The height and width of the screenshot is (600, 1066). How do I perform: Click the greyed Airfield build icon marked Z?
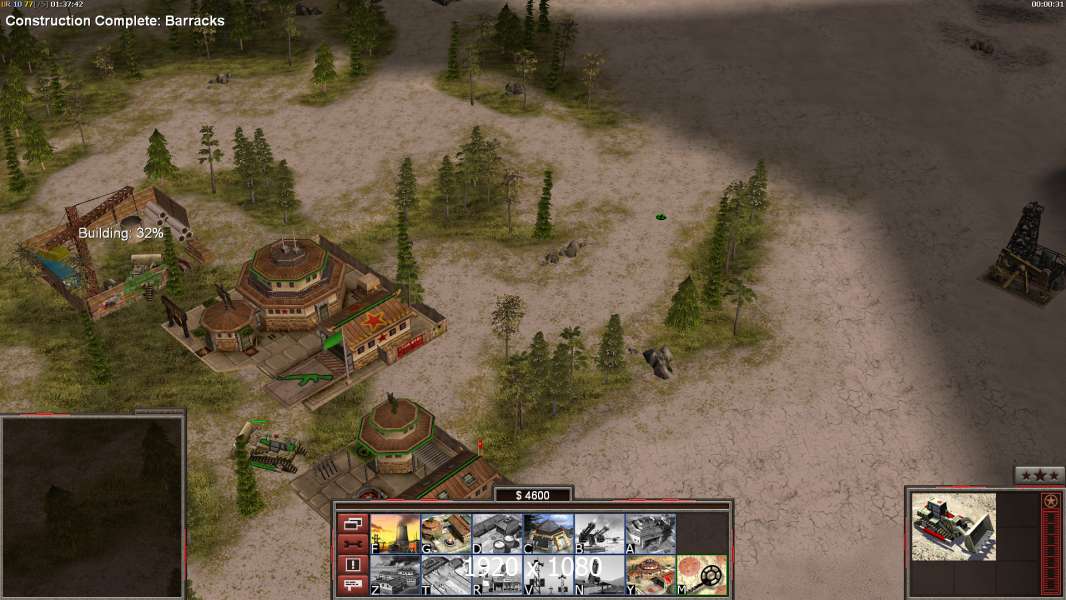tap(395, 575)
